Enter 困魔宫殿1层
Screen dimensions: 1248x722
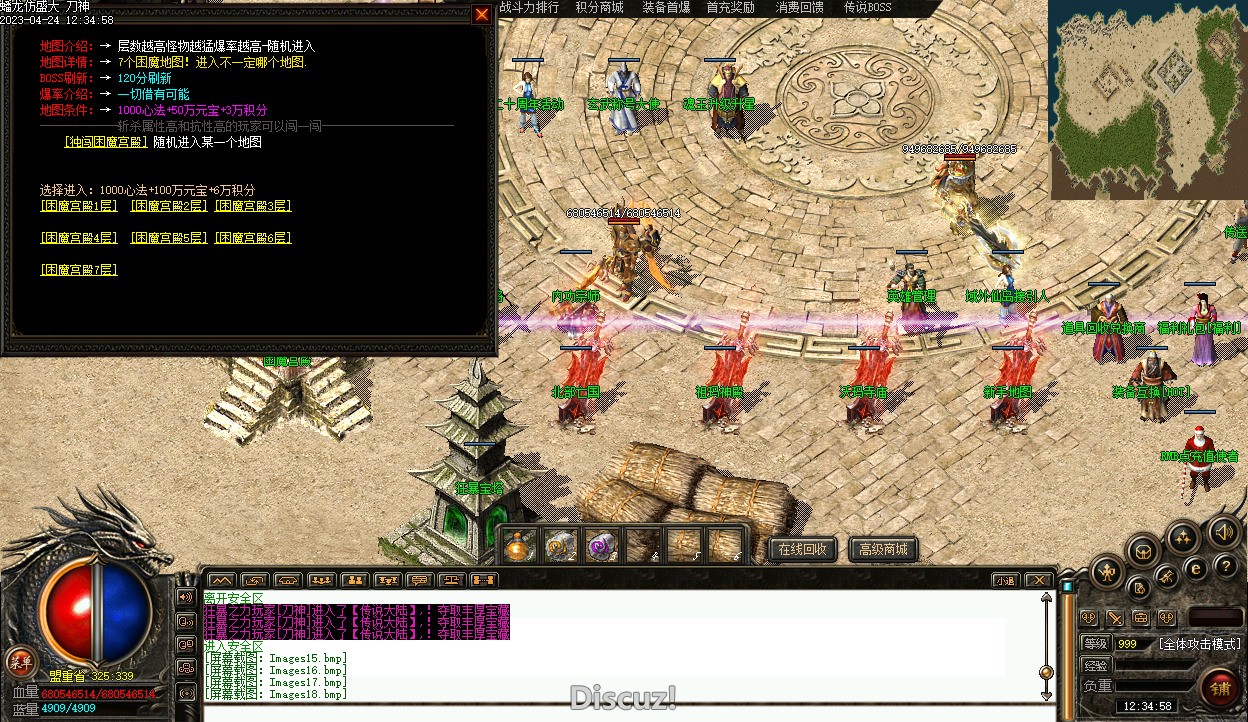click(79, 206)
